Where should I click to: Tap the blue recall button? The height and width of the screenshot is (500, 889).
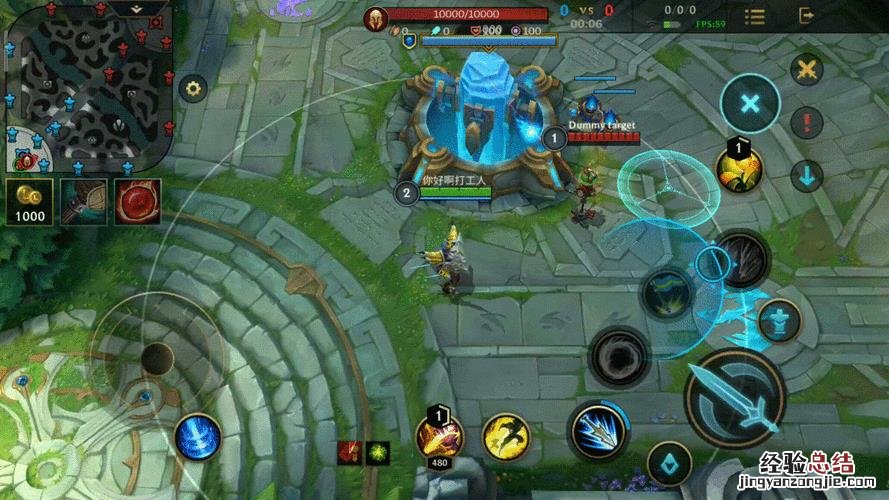coord(197,437)
